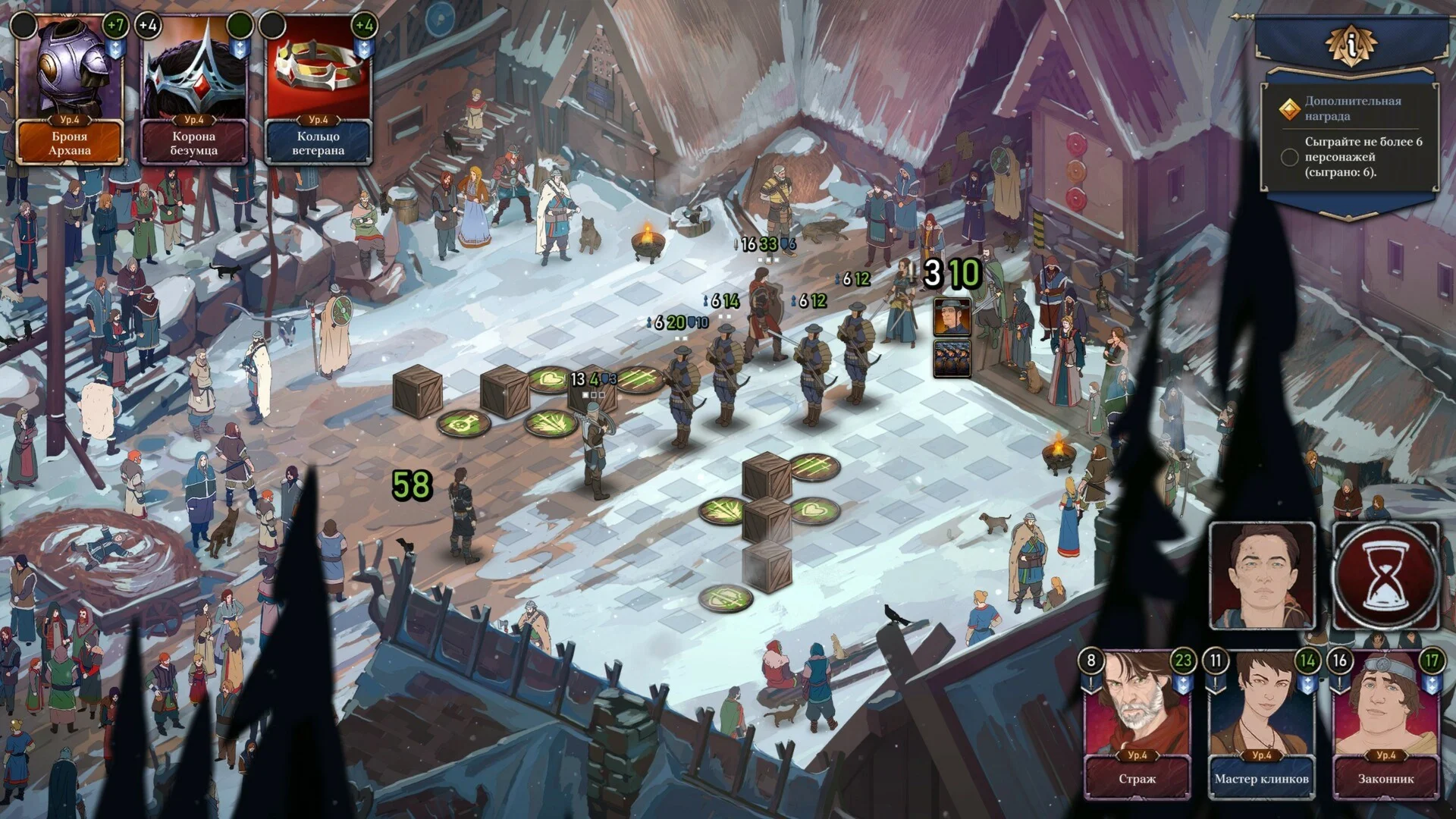
Task: Play the Страж character card
Action: pos(1137,724)
